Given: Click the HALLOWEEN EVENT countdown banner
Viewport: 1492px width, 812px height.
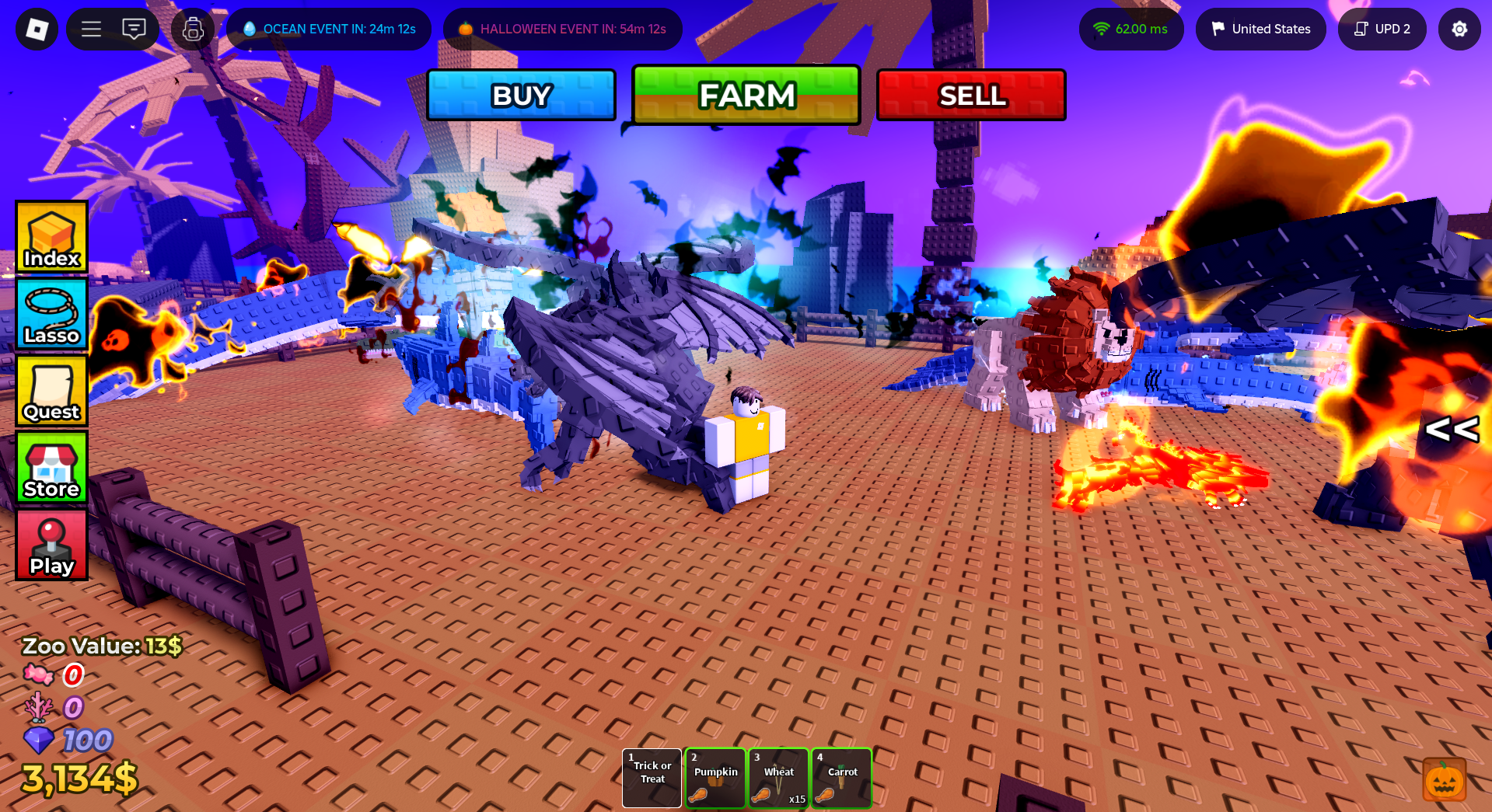Looking at the screenshot, I should point(562,29).
